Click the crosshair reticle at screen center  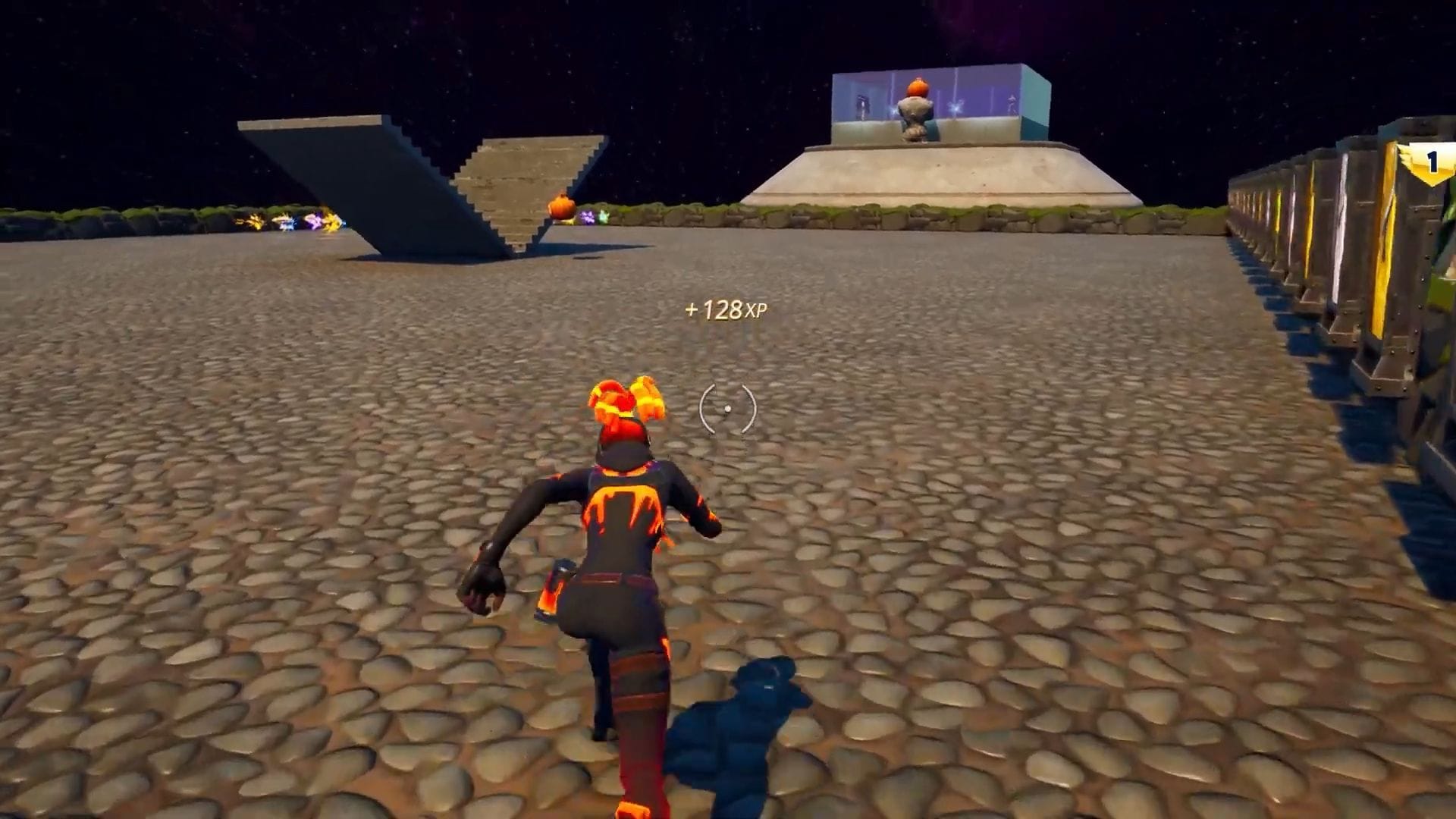(728, 409)
